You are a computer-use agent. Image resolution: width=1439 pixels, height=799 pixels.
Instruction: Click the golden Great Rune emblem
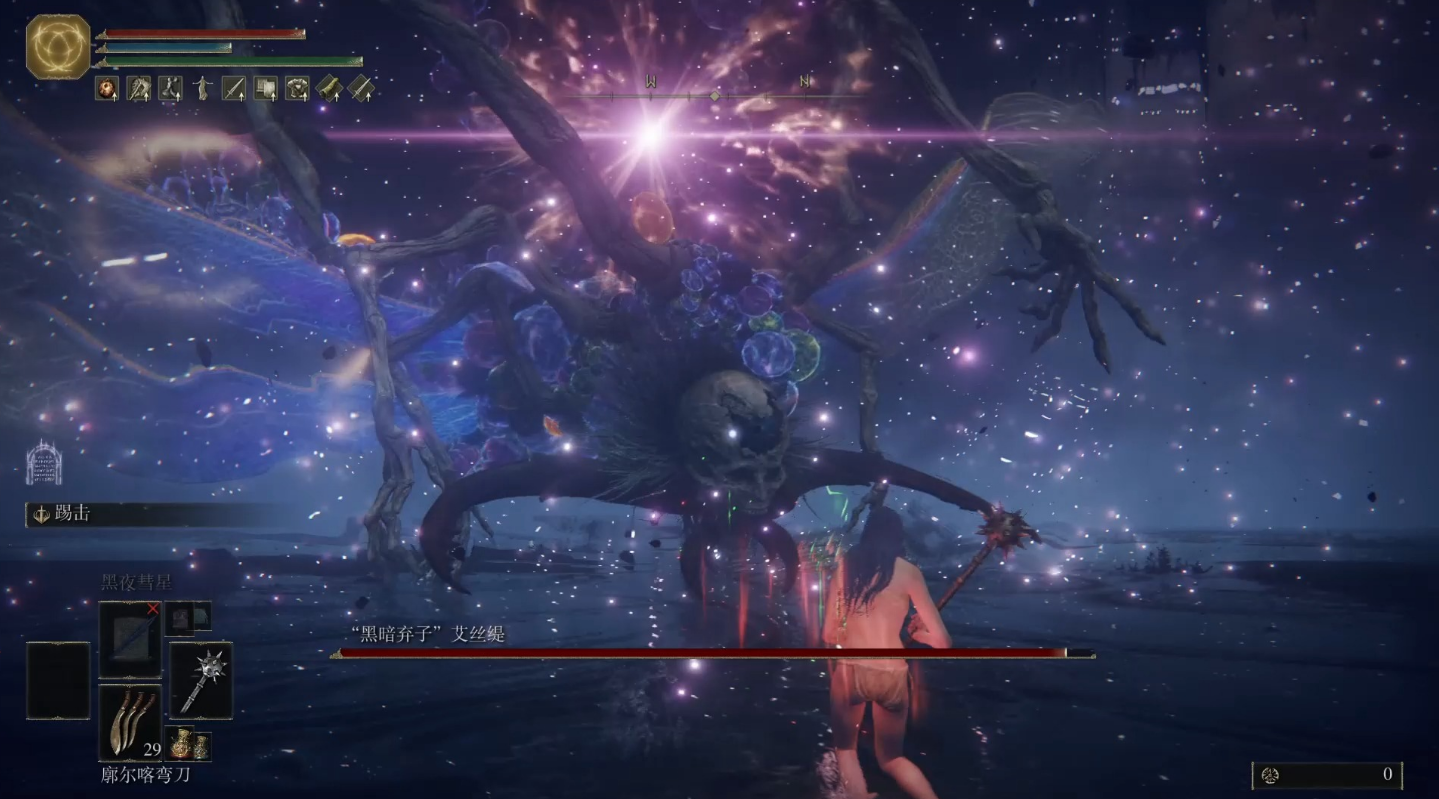point(58,46)
